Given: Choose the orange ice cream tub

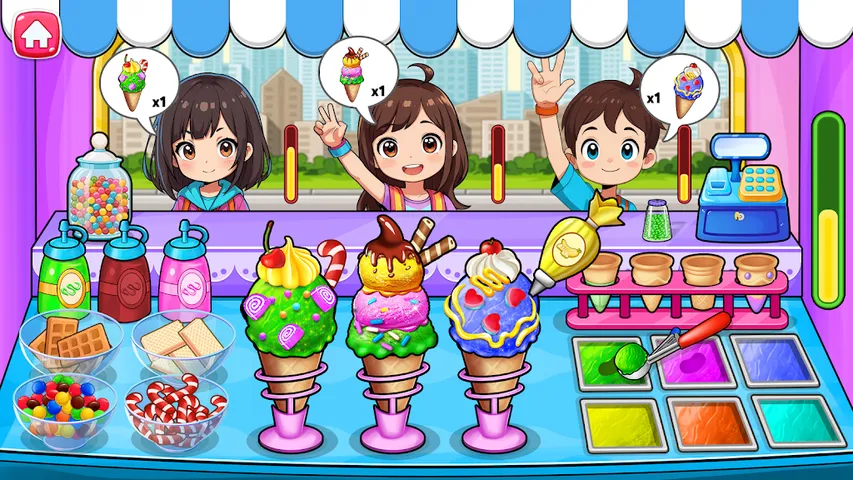Looking at the screenshot, I should tap(711, 424).
